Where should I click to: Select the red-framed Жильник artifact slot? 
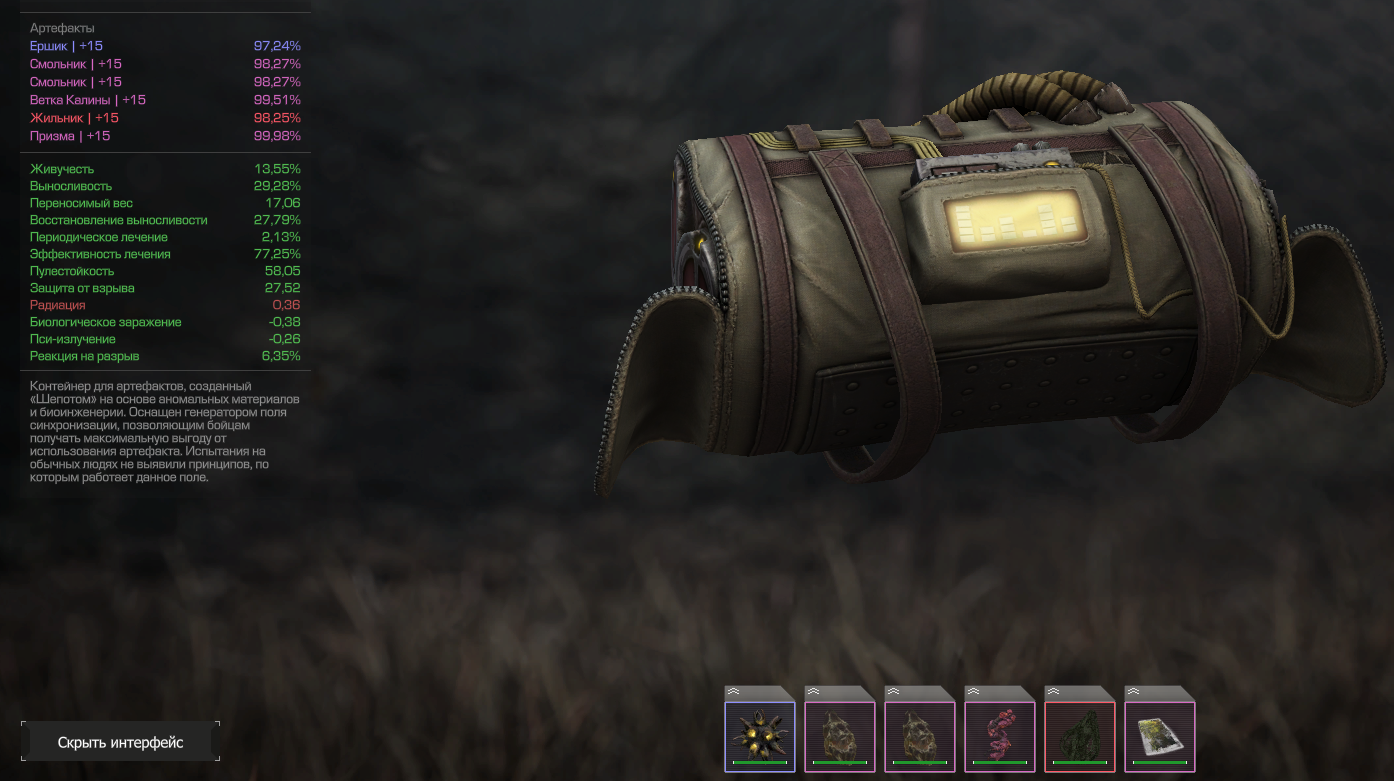(x=1080, y=735)
